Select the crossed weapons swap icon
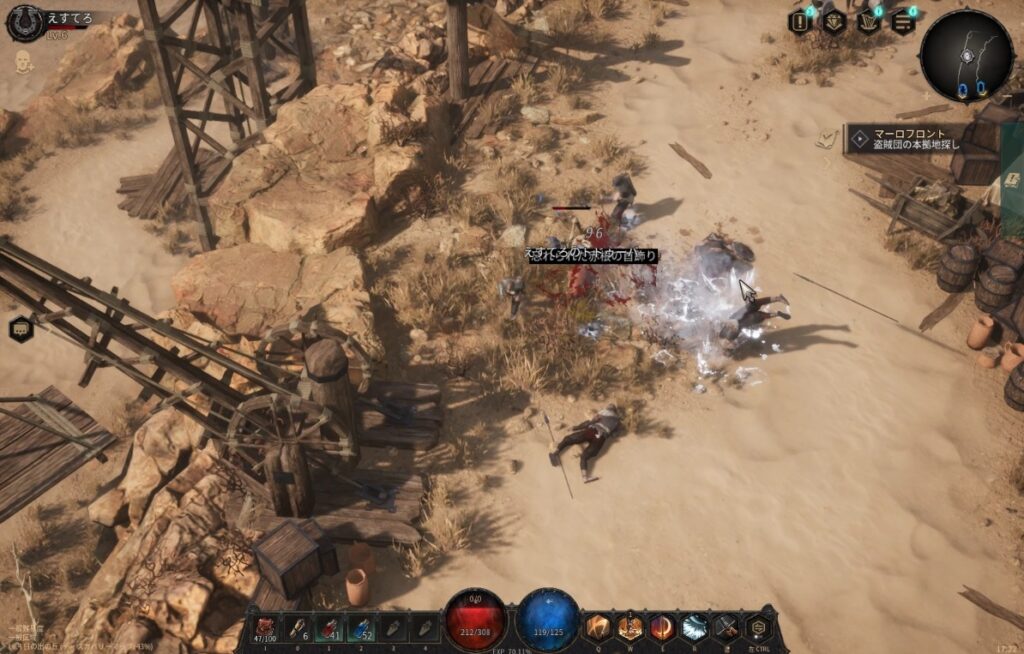Viewport: 1024px width, 654px height. pyautogui.click(x=727, y=628)
